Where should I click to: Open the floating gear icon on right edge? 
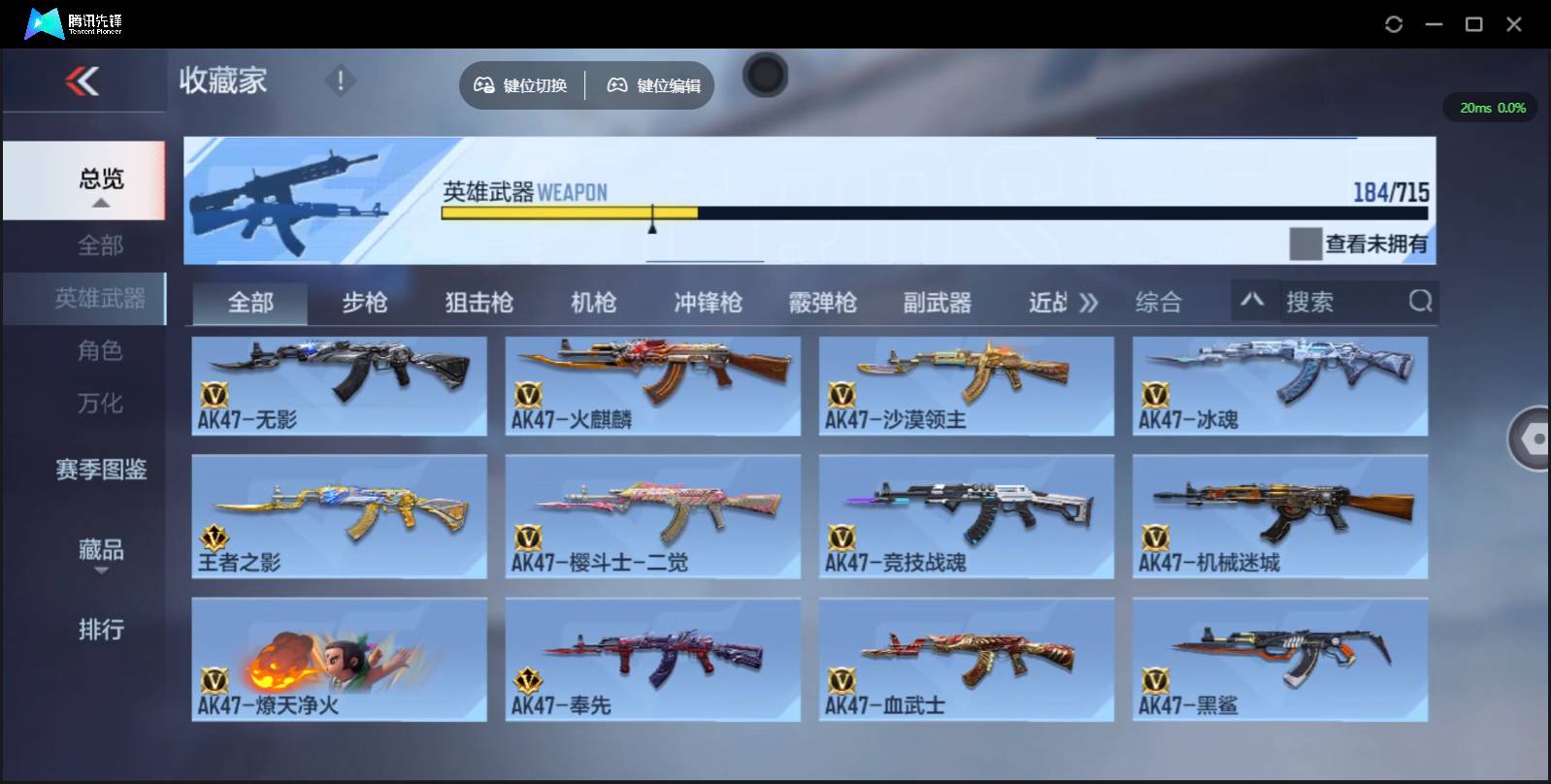(x=1534, y=440)
